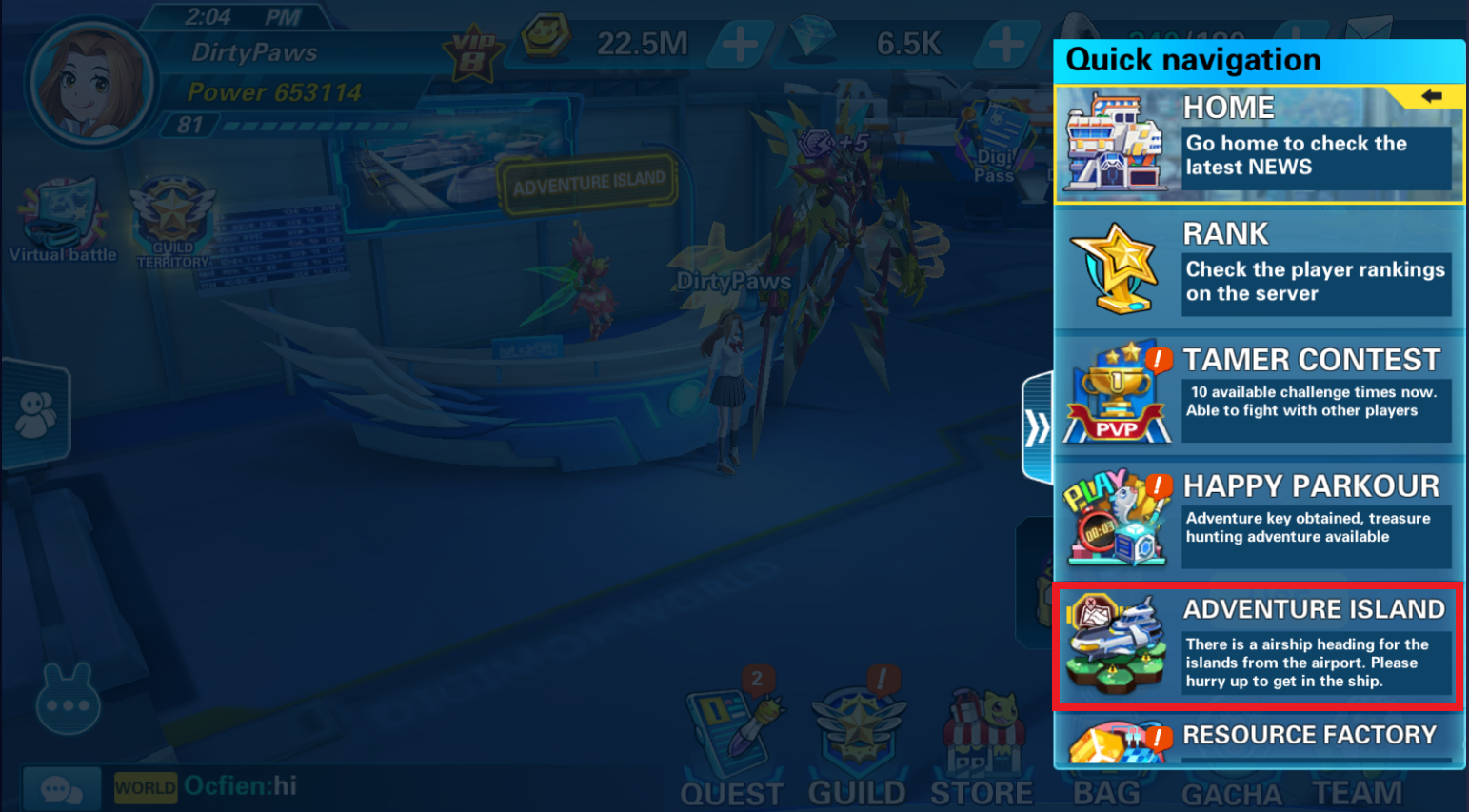Viewport: 1469px width, 812px height.
Task: Add more diamonds with plus button
Action: [1006, 44]
